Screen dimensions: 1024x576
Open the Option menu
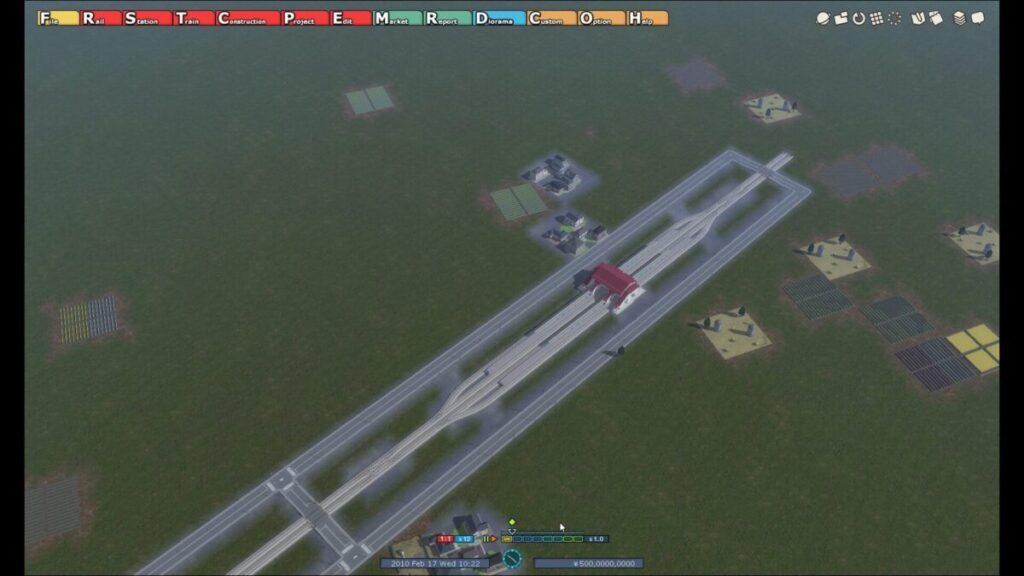click(x=601, y=18)
